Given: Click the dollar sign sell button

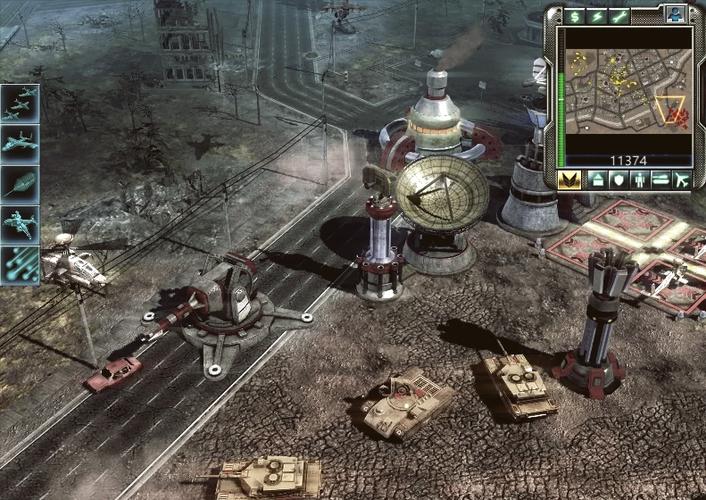Looking at the screenshot, I should pos(575,16).
